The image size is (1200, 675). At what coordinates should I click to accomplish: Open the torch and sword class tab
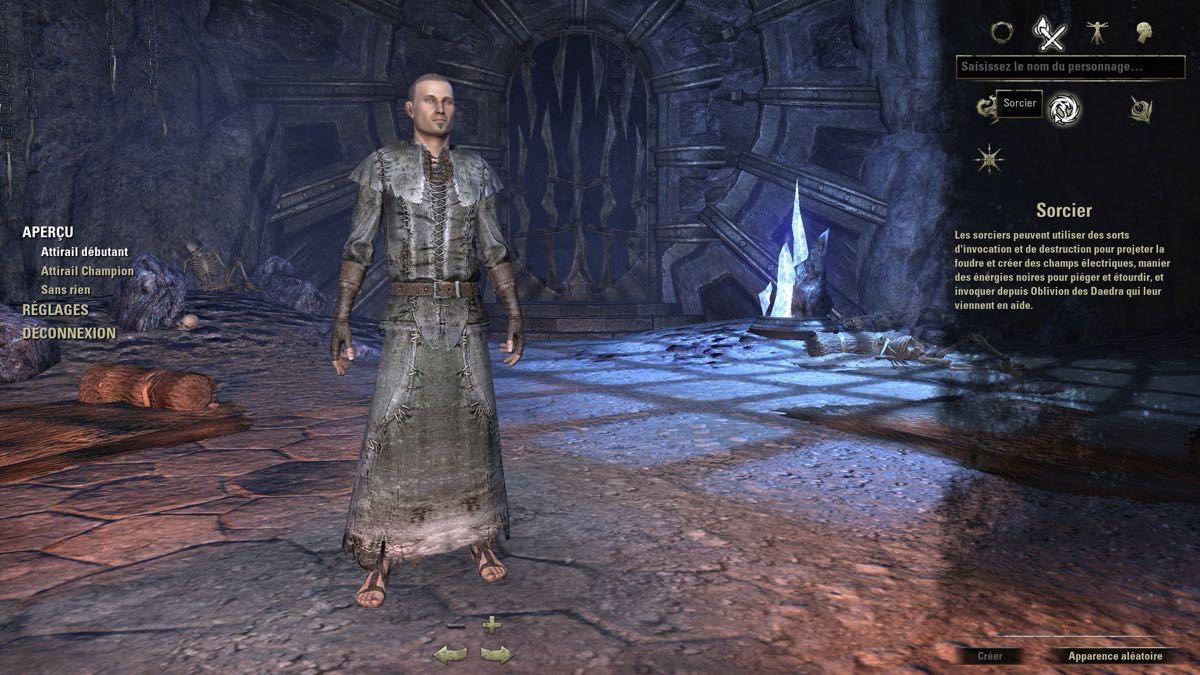point(1049,33)
